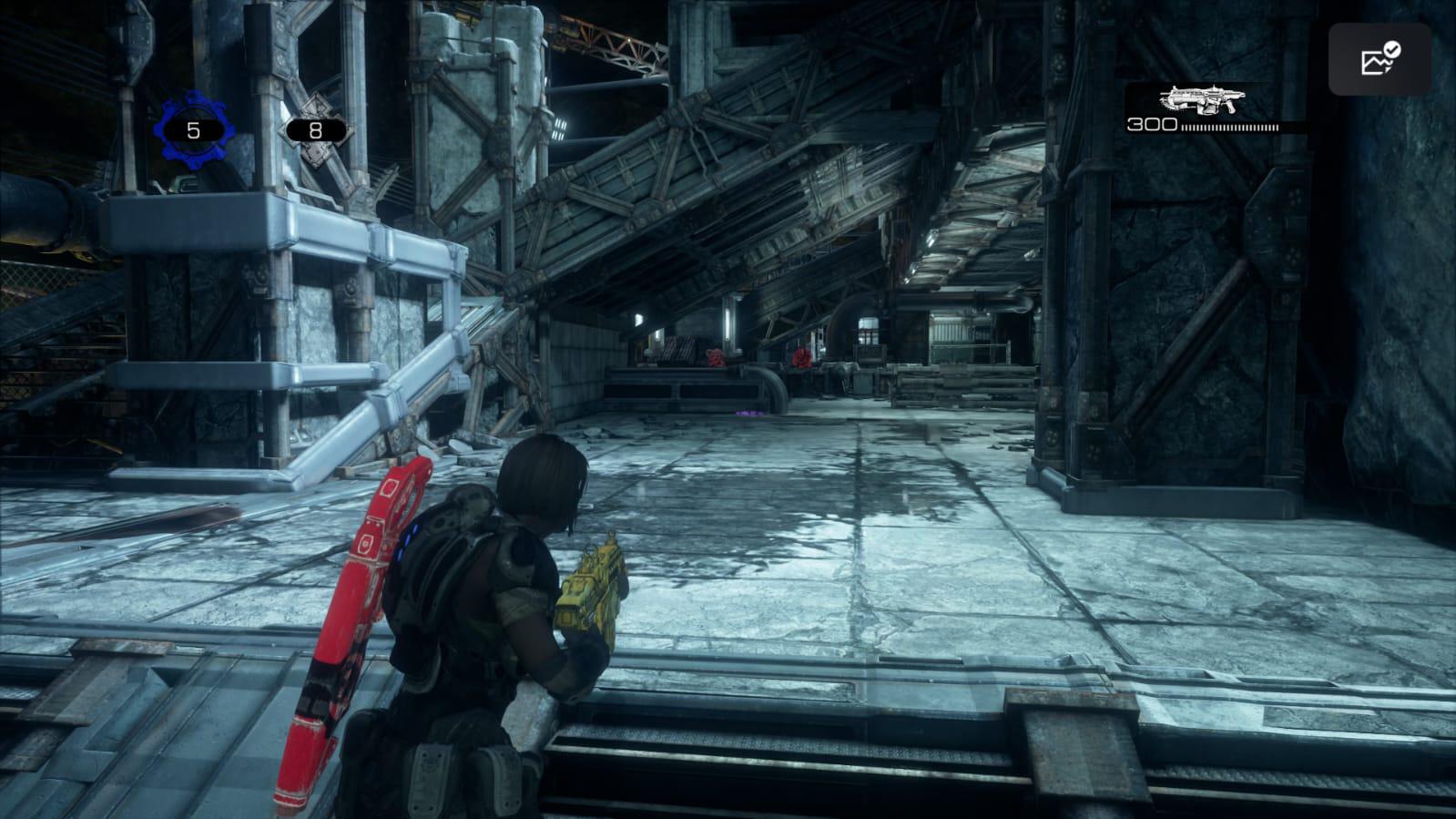Viewport: 1456px width, 819px height.
Task: Click the gray Swarm team emblem
Action: click(315, 130)
